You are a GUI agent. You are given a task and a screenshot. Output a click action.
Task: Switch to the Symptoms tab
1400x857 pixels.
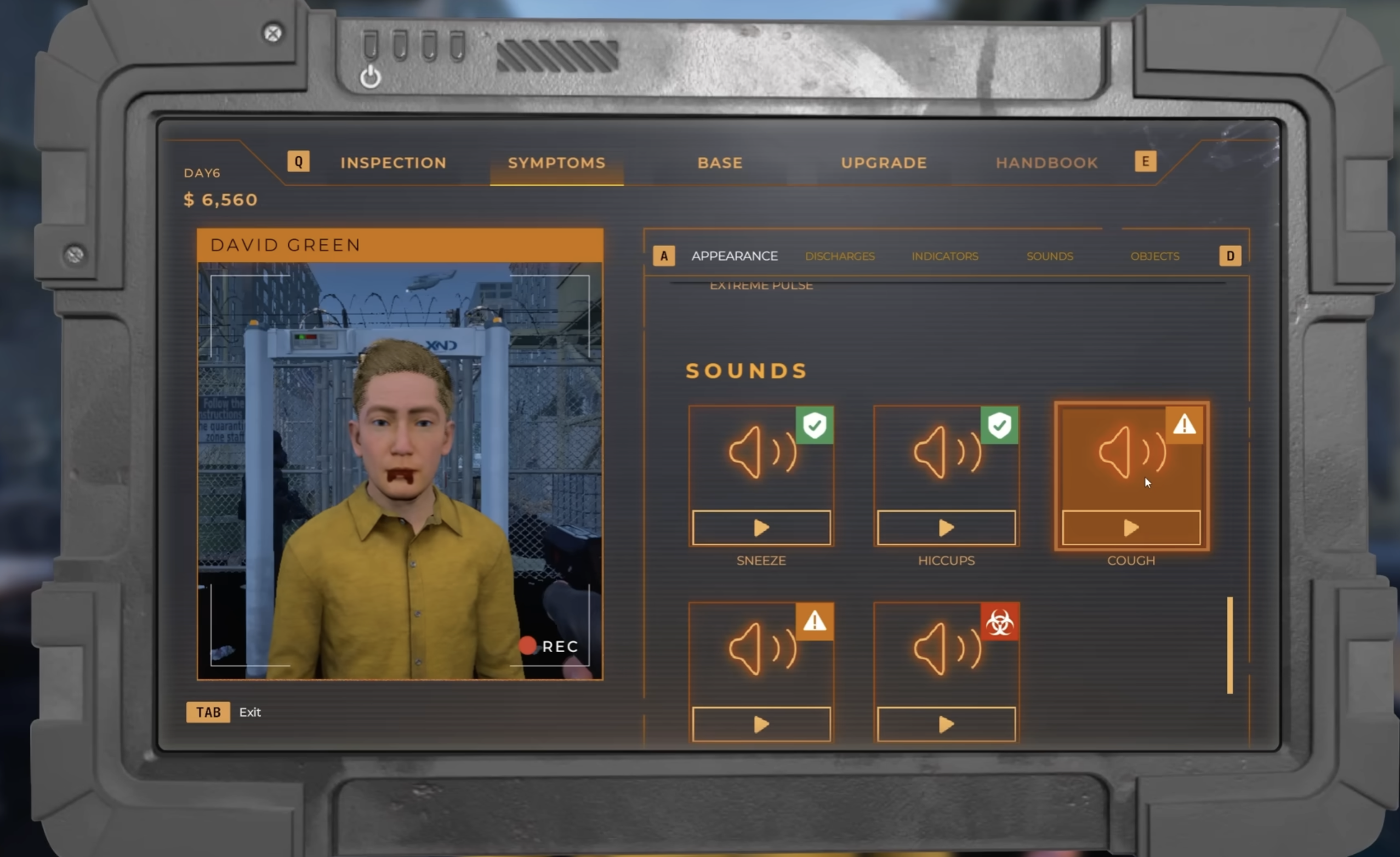[556, 163]
